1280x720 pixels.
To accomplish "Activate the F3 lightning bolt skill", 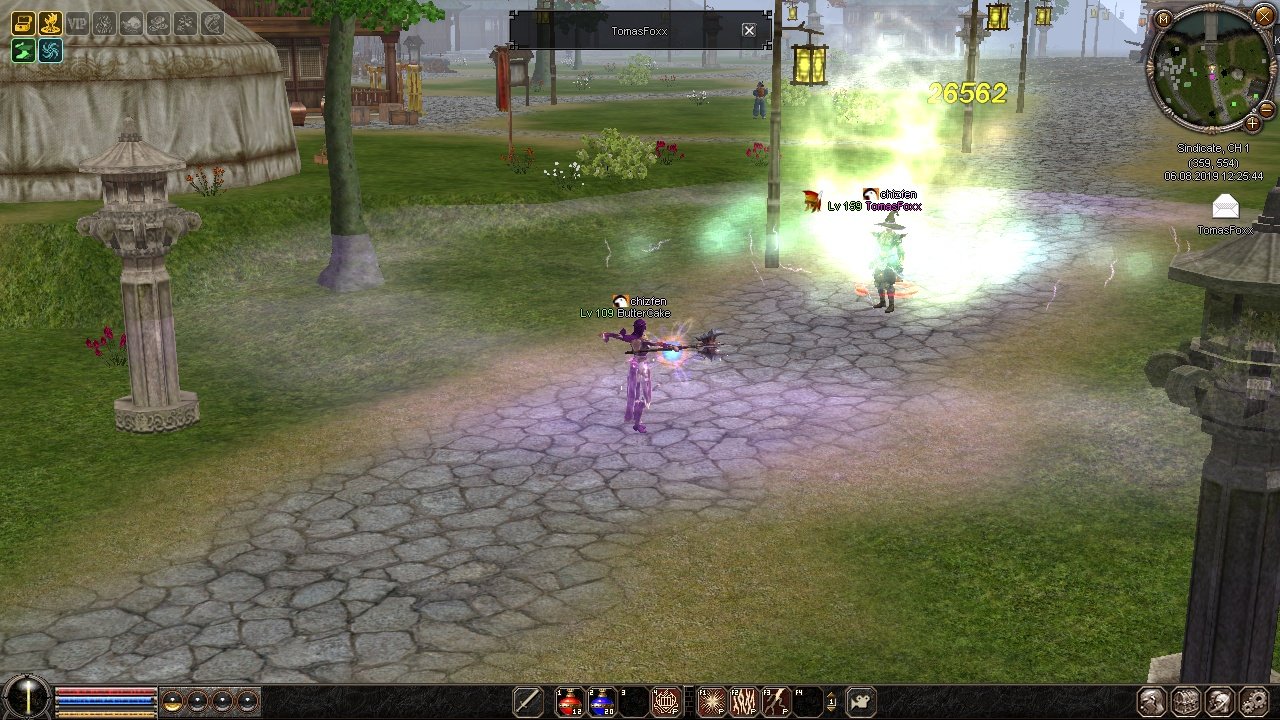I will point(775,701).
